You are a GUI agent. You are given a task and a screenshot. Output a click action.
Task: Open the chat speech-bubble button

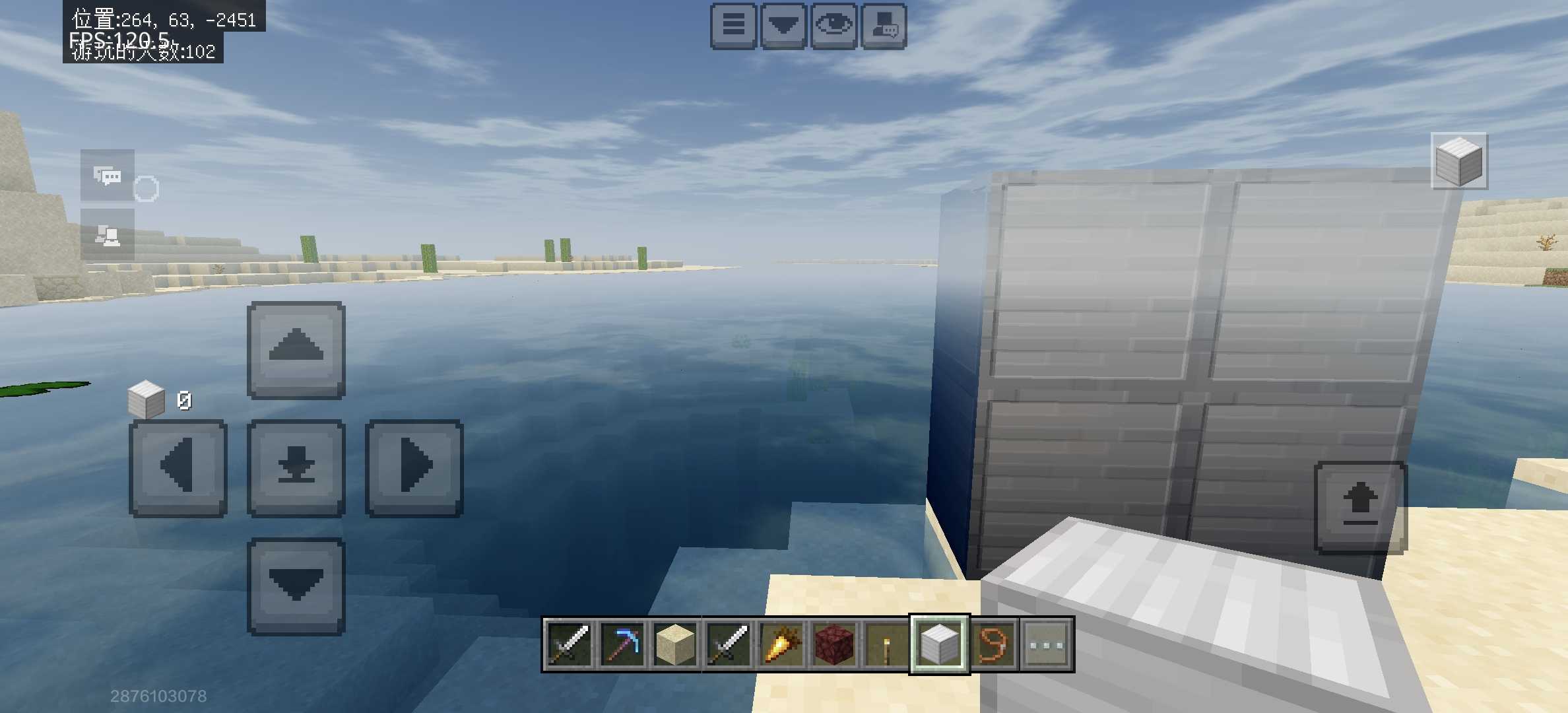(x=108, y=176)
